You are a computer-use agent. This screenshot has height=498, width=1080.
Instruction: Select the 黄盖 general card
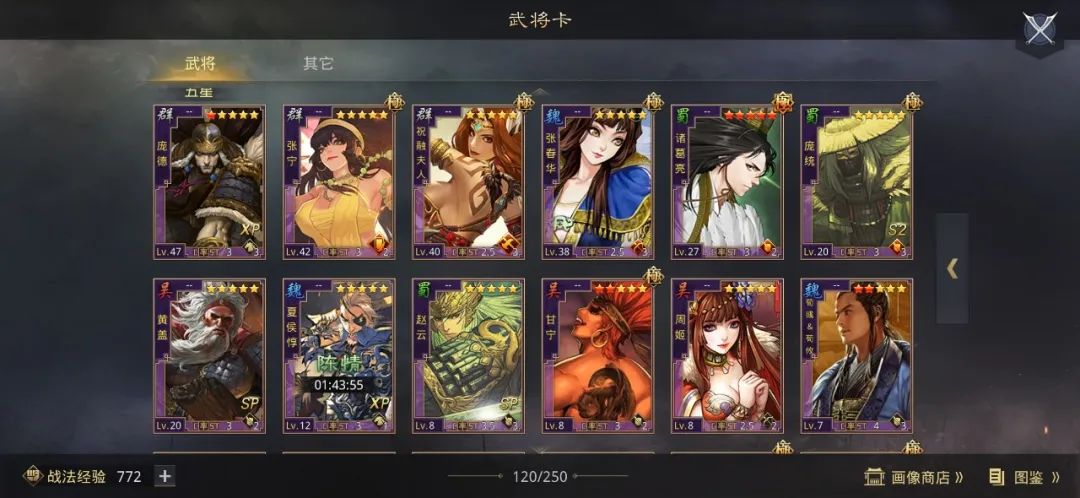209,356
